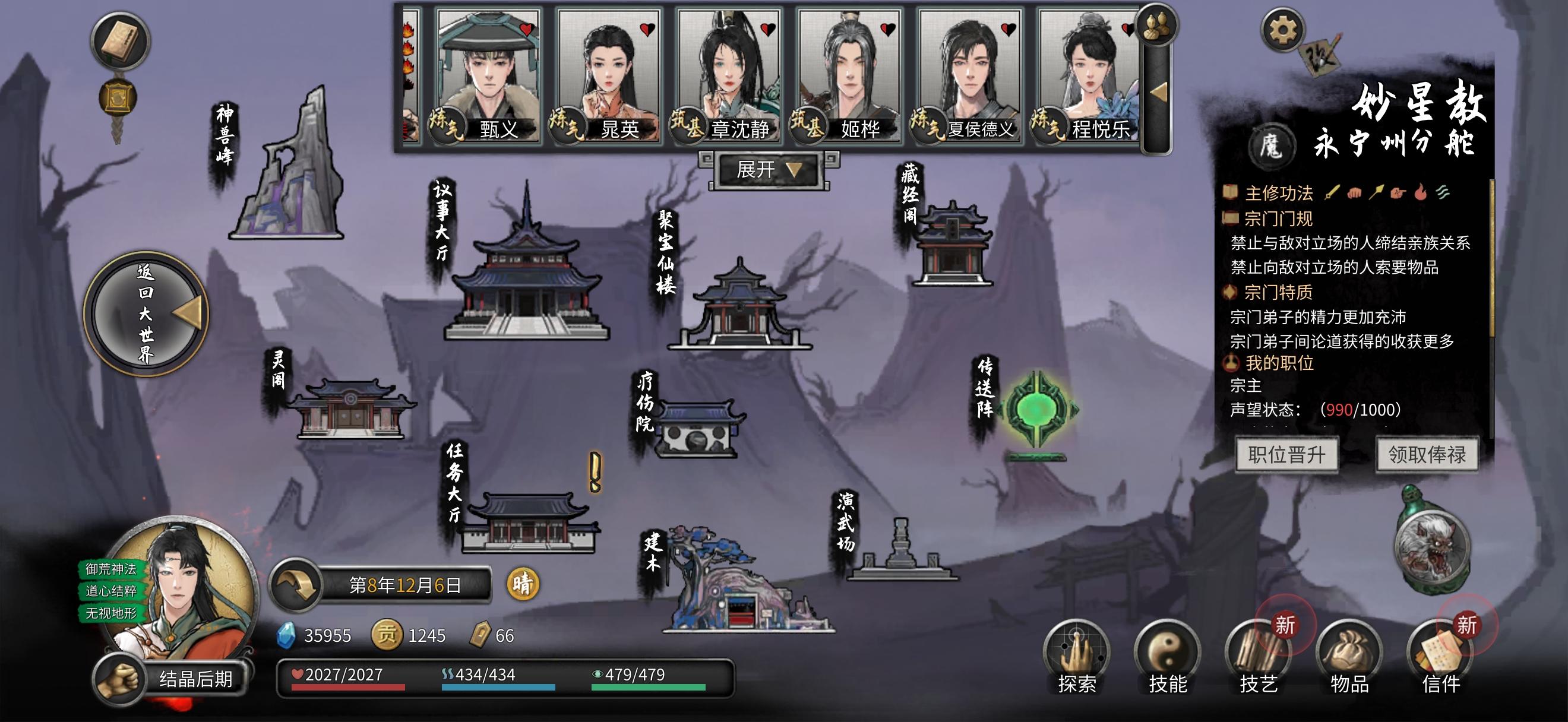Return to world map via 返回大世界

[x=147, y=314]
